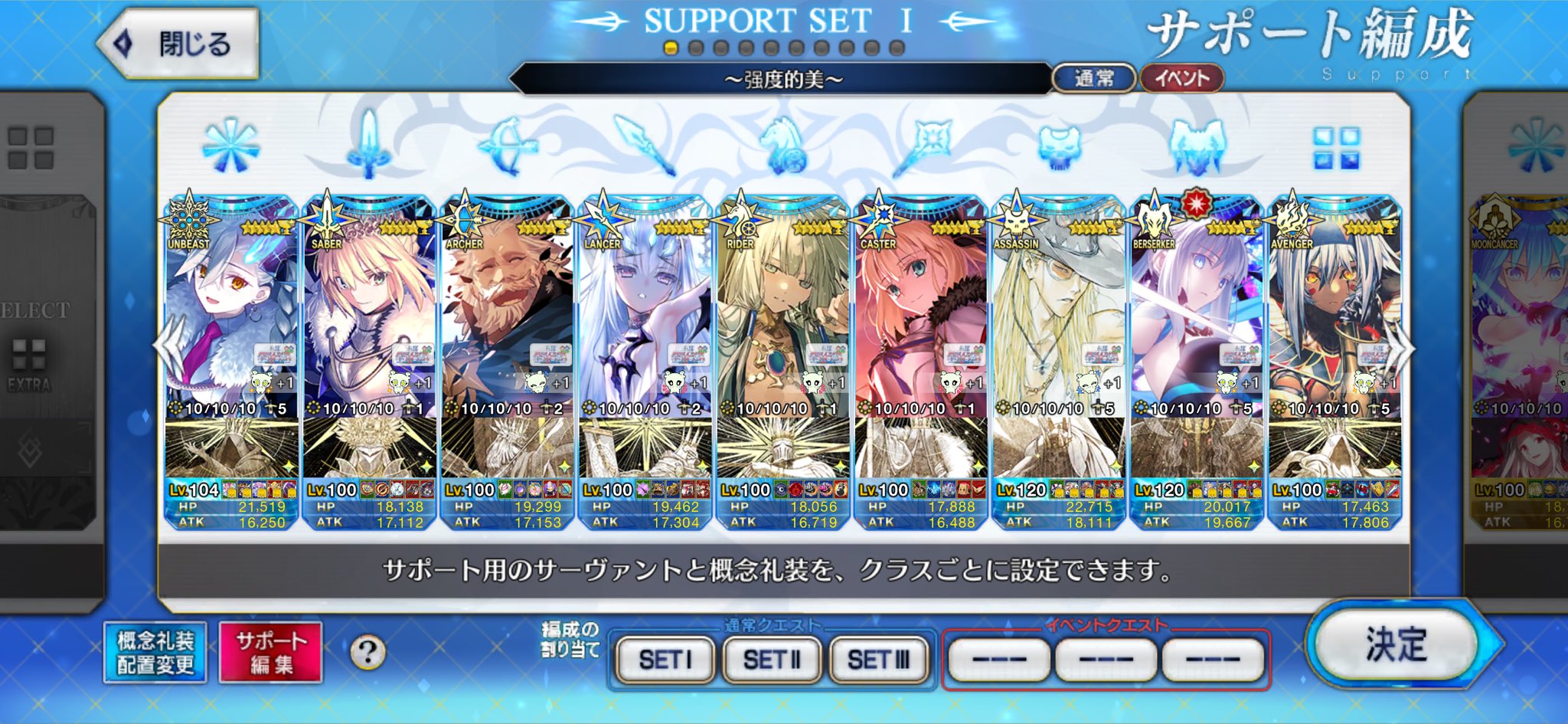This screenshot has width=1568, height=724.
Task: Choose the CASTER servant card
Action: pos(920,322)
